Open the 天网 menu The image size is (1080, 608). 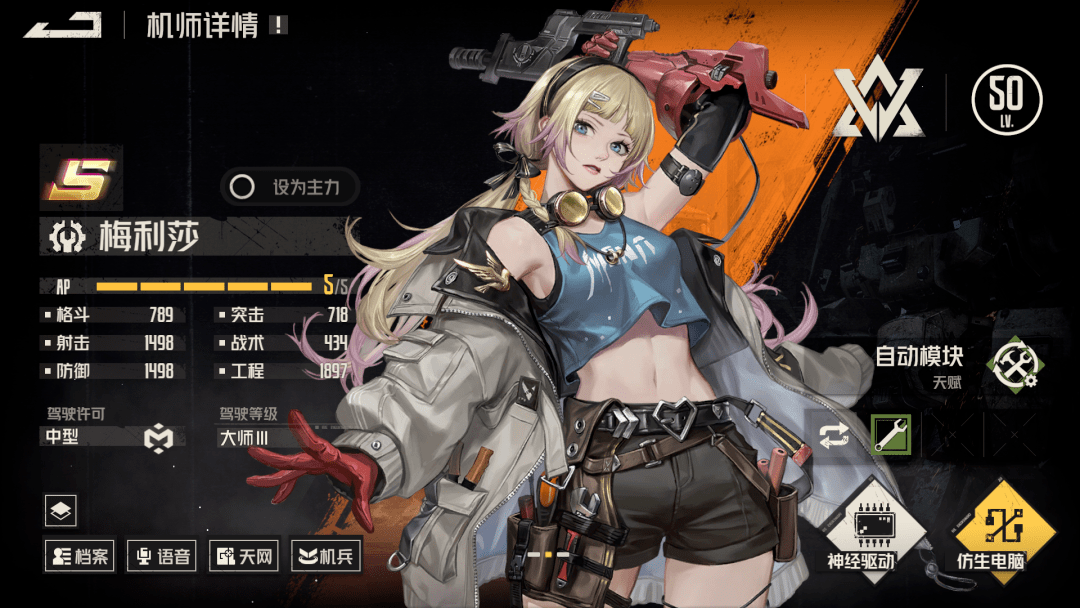(243, 555)
